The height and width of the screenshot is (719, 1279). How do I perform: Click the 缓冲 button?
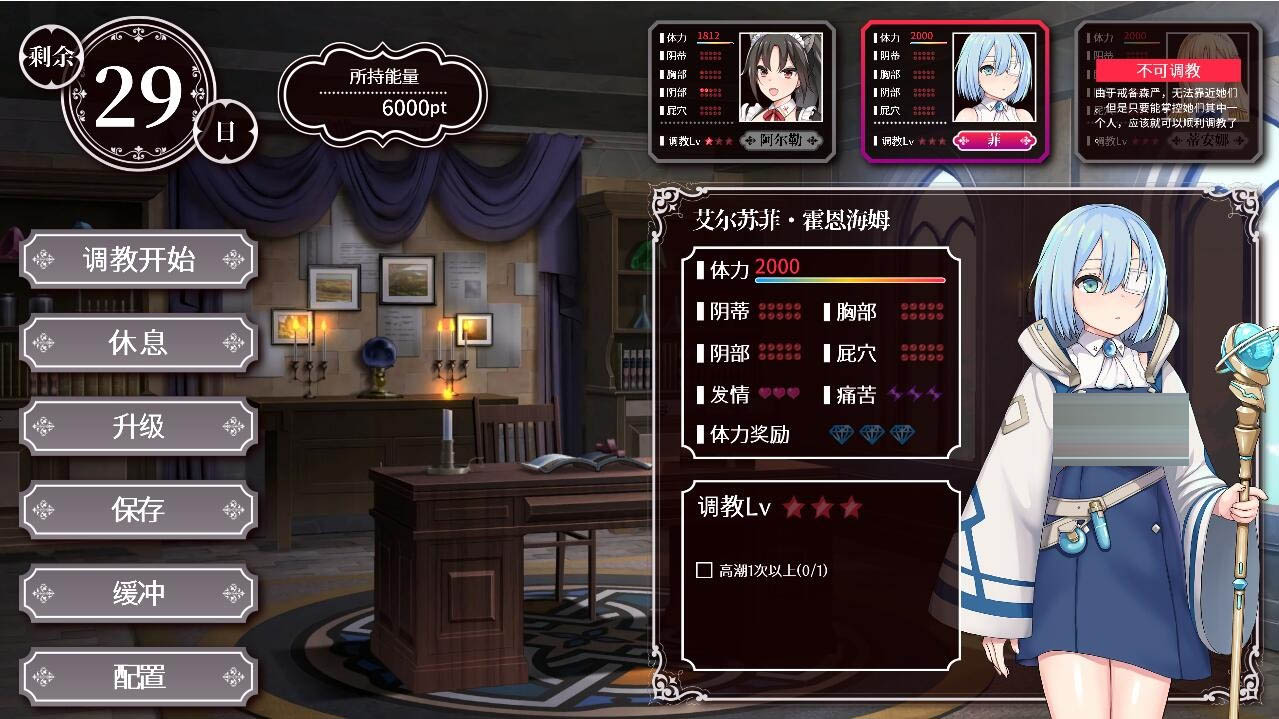[x=138, y=594]
